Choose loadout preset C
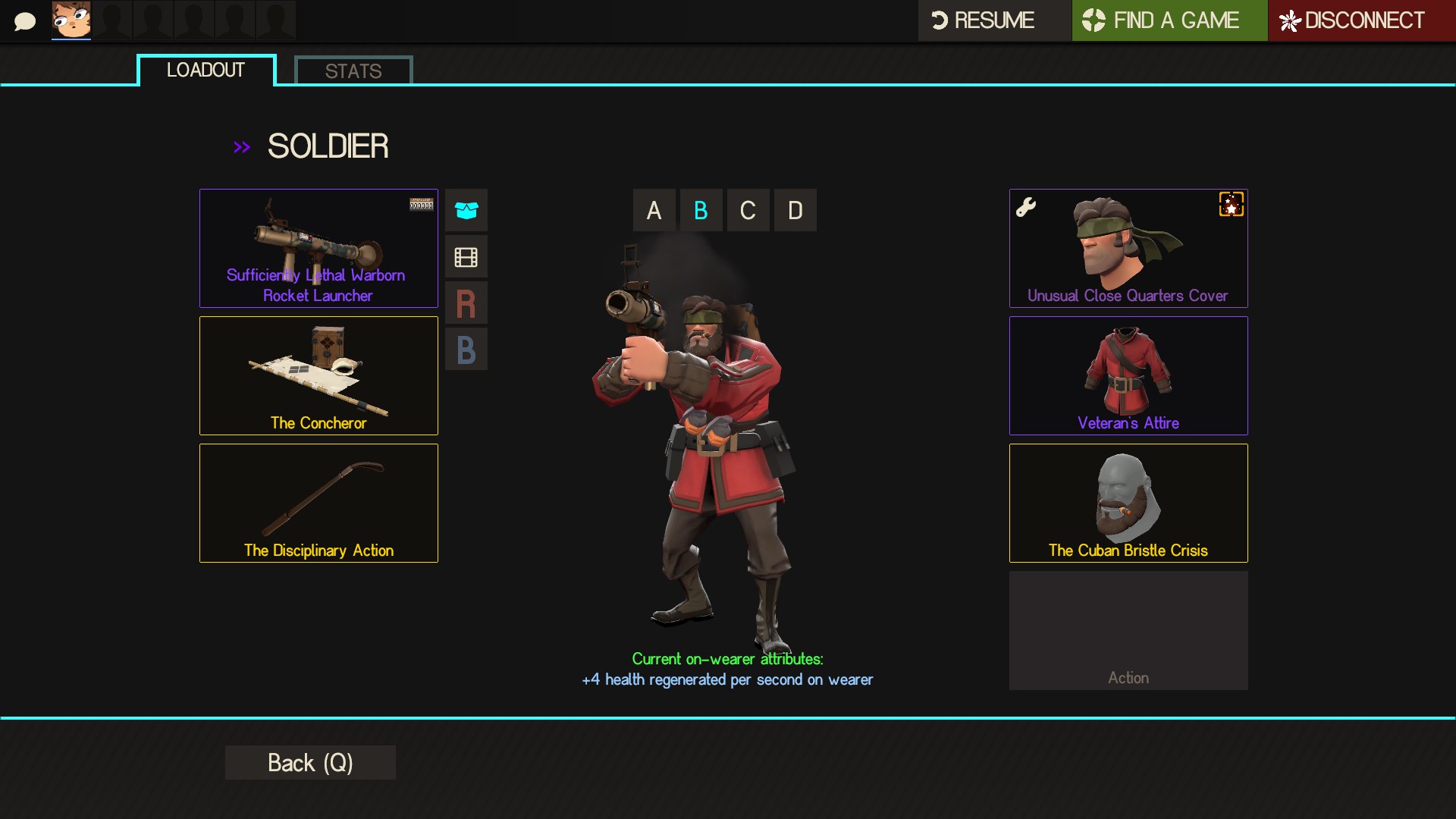This screenshot has height=819, width=1456. tap(748, 210)
